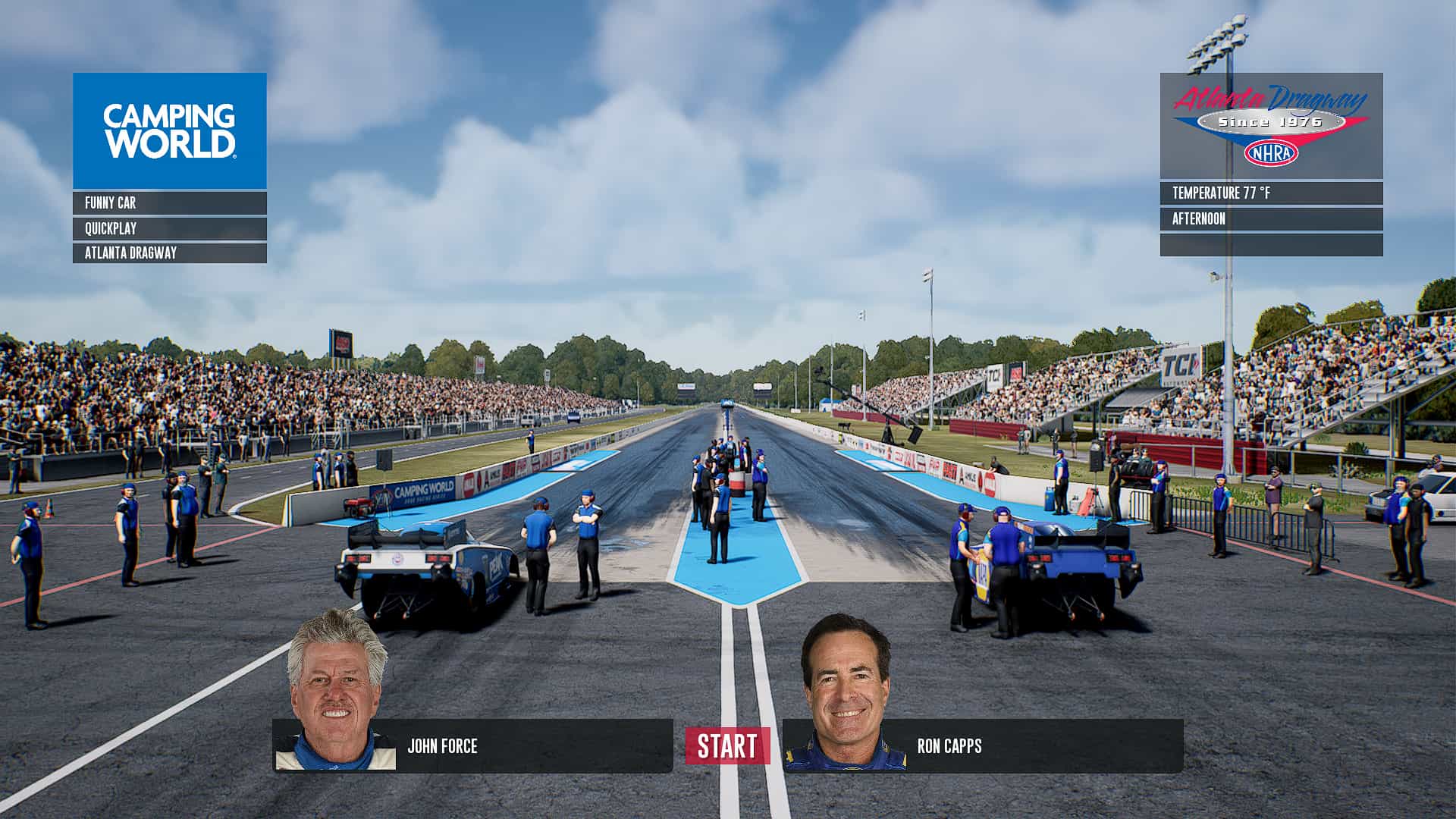Viewport: 1456px width, 819px height.
Task: Click the AFTERNOON time-of-day indicator
Action: click(x=1267, y=218)
